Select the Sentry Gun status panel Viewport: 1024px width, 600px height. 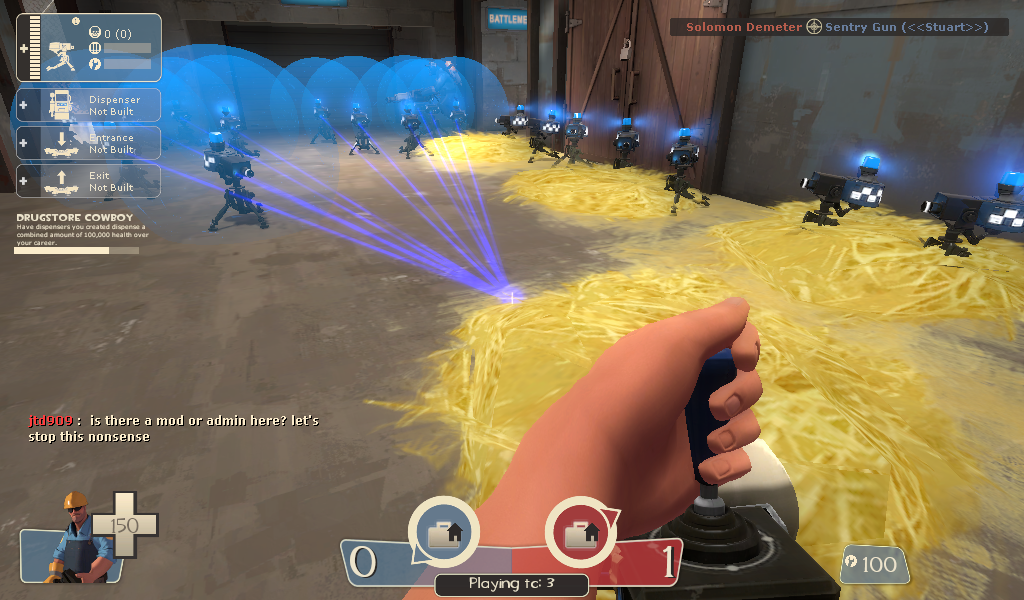89,47
